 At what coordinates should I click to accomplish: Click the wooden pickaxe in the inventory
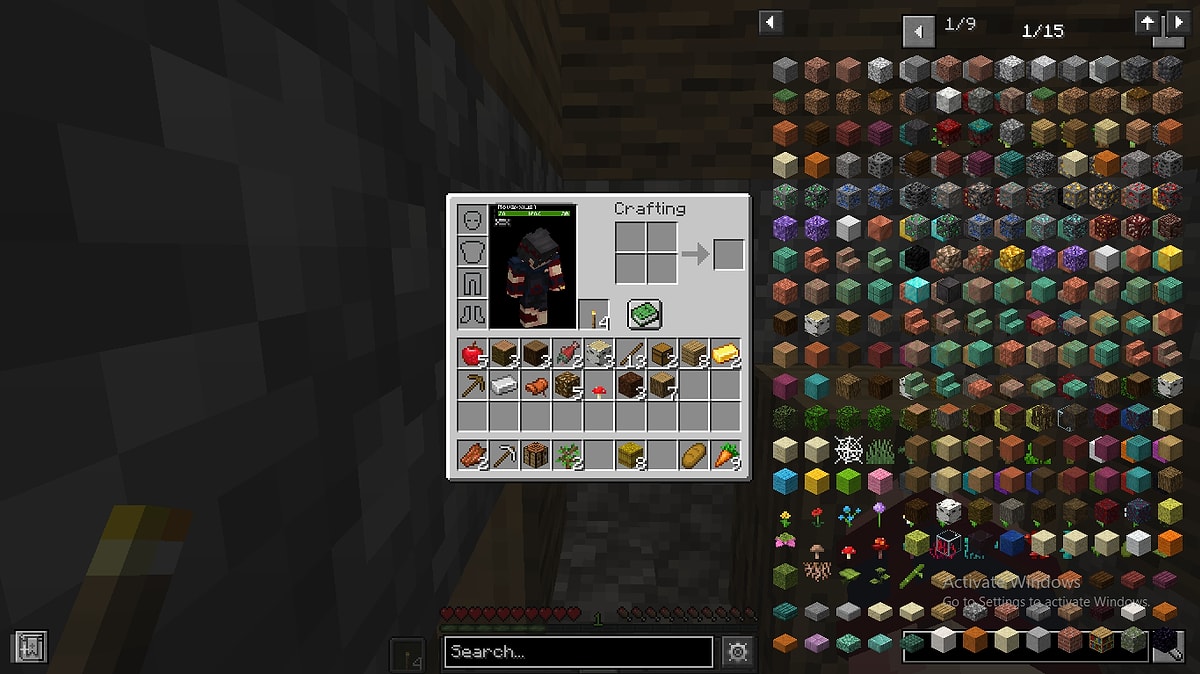473,385
